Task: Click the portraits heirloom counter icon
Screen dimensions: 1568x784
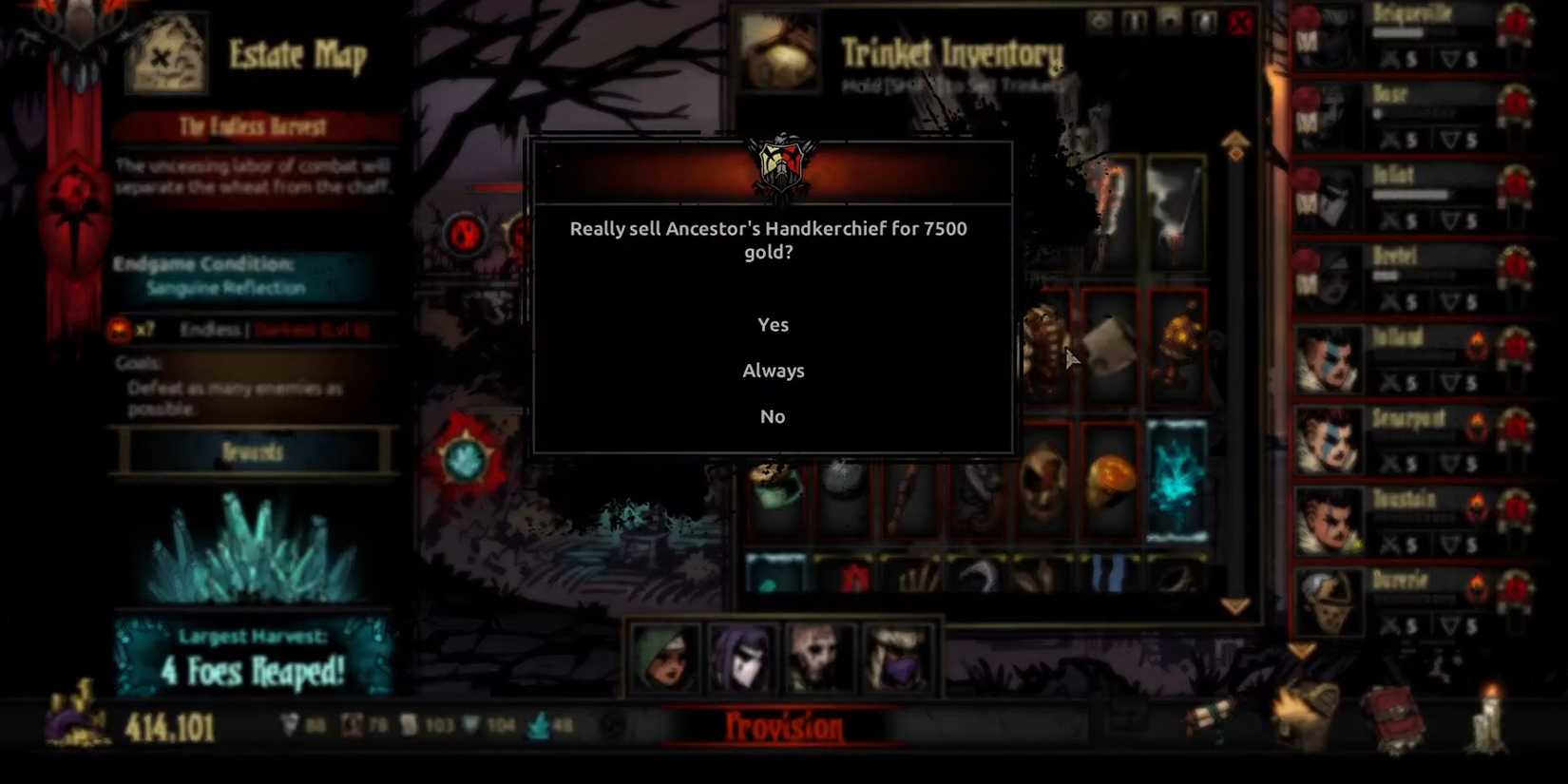Action: point(352,724)
